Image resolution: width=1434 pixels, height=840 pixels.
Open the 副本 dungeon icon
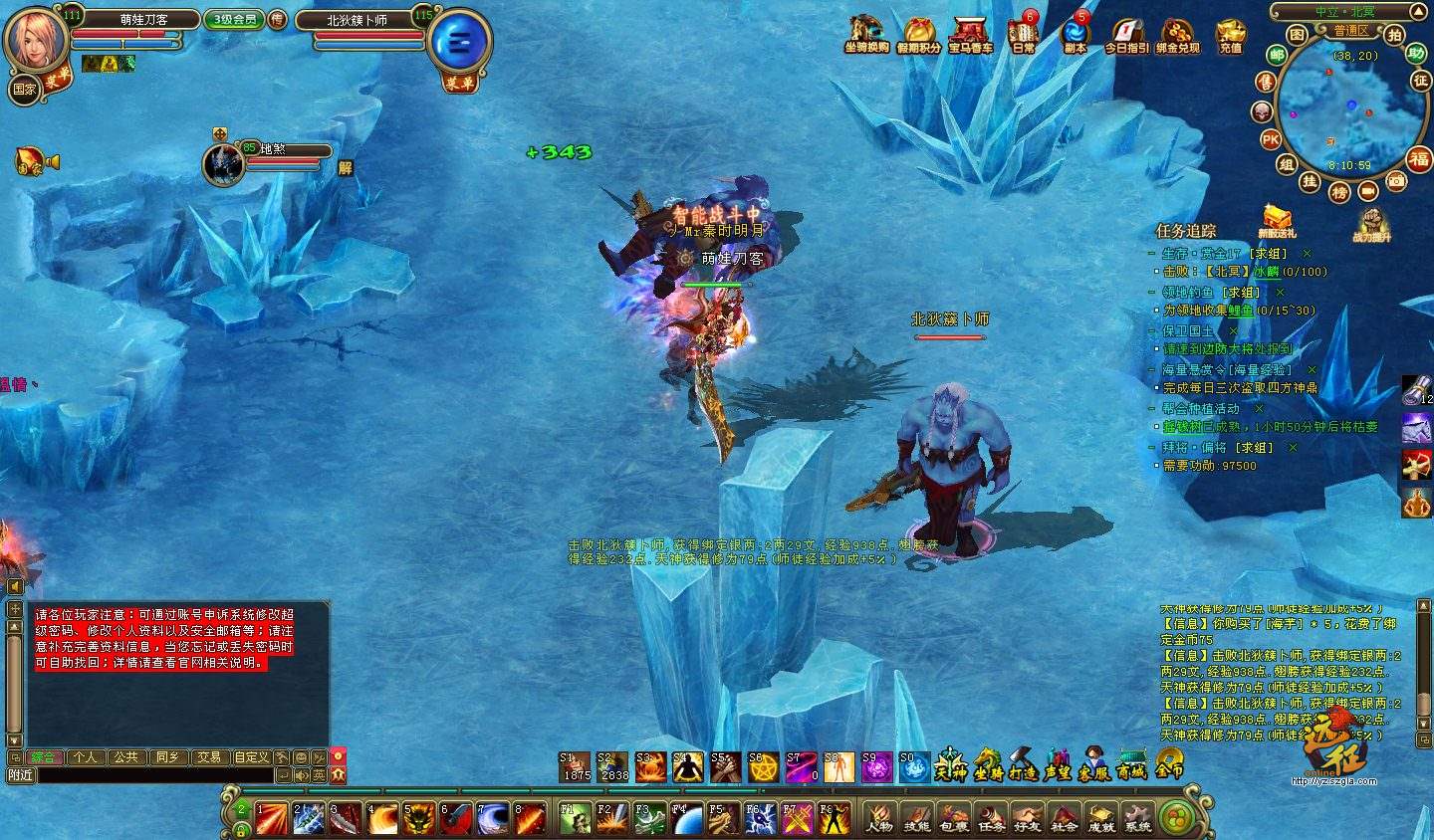1075,34
